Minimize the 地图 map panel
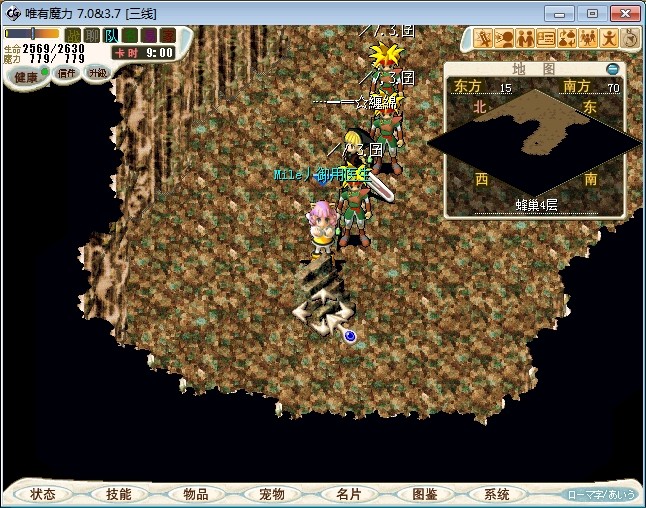Viewport: 646px width, 508px height. pyautogui.click(x=613, y=69)
